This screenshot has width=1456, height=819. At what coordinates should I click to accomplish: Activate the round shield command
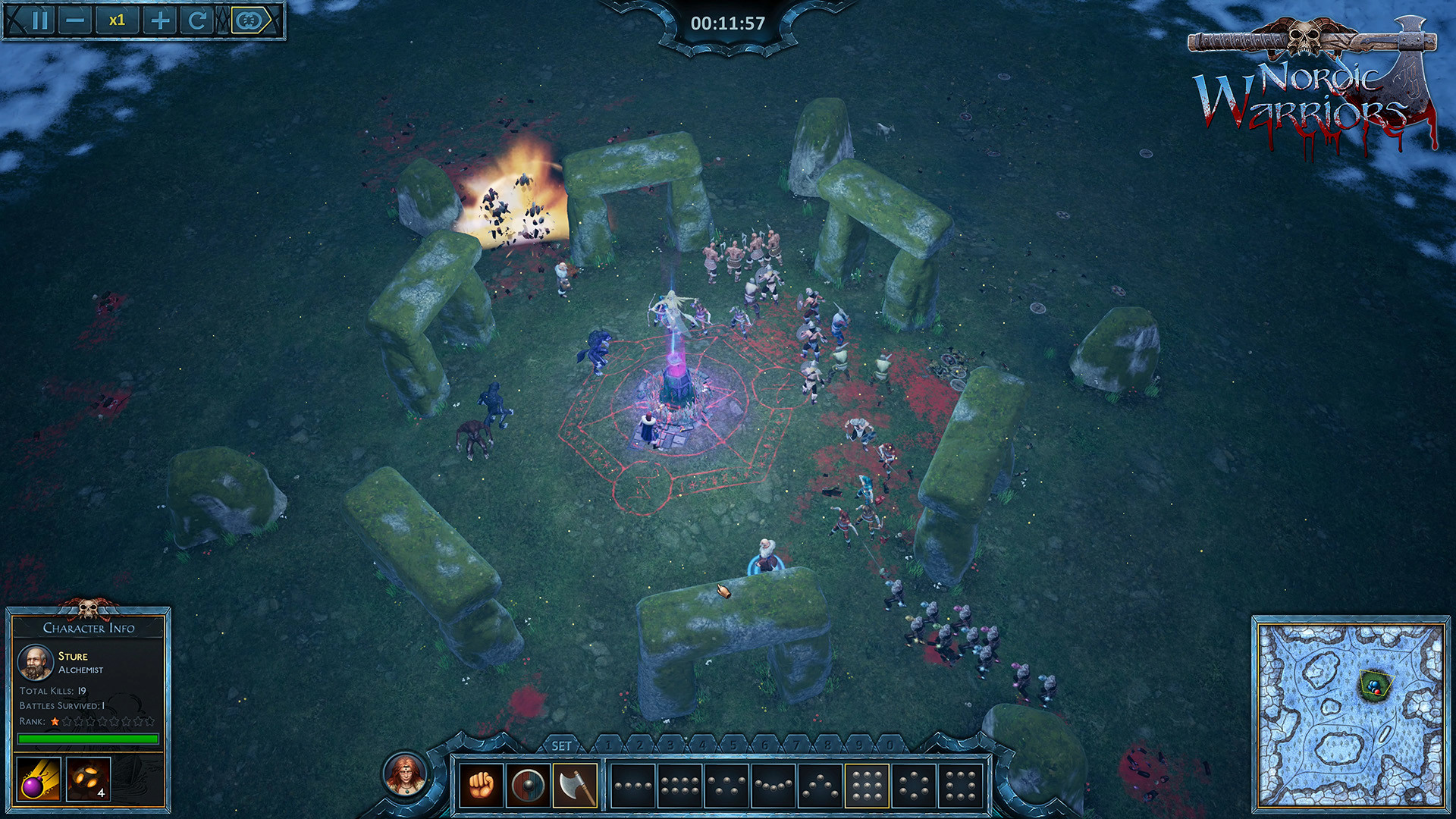click(x=528, y=786)
